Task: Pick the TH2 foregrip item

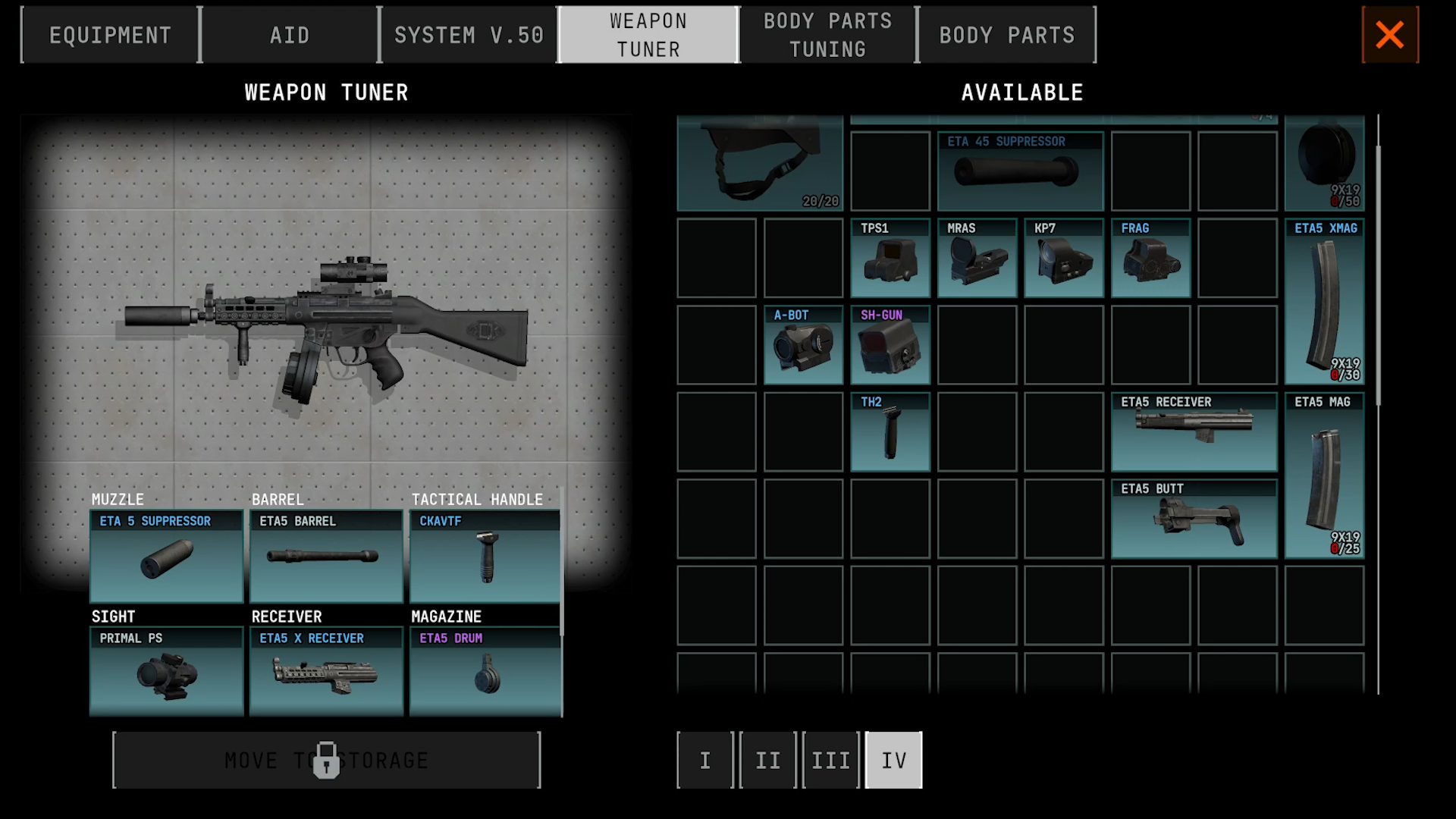Action: coord(890,434)
